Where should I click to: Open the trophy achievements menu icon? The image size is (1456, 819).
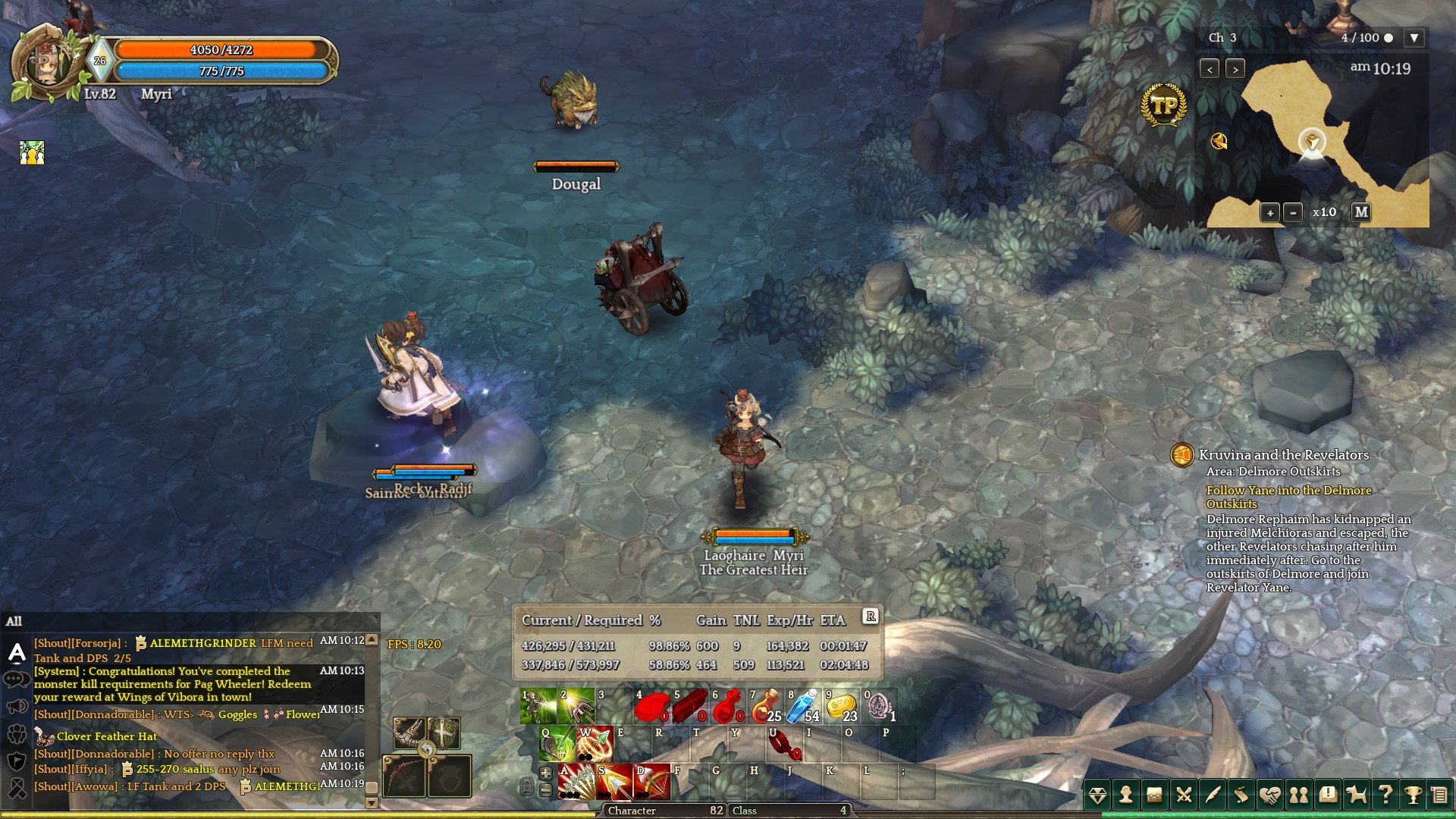pos(1413,795)
